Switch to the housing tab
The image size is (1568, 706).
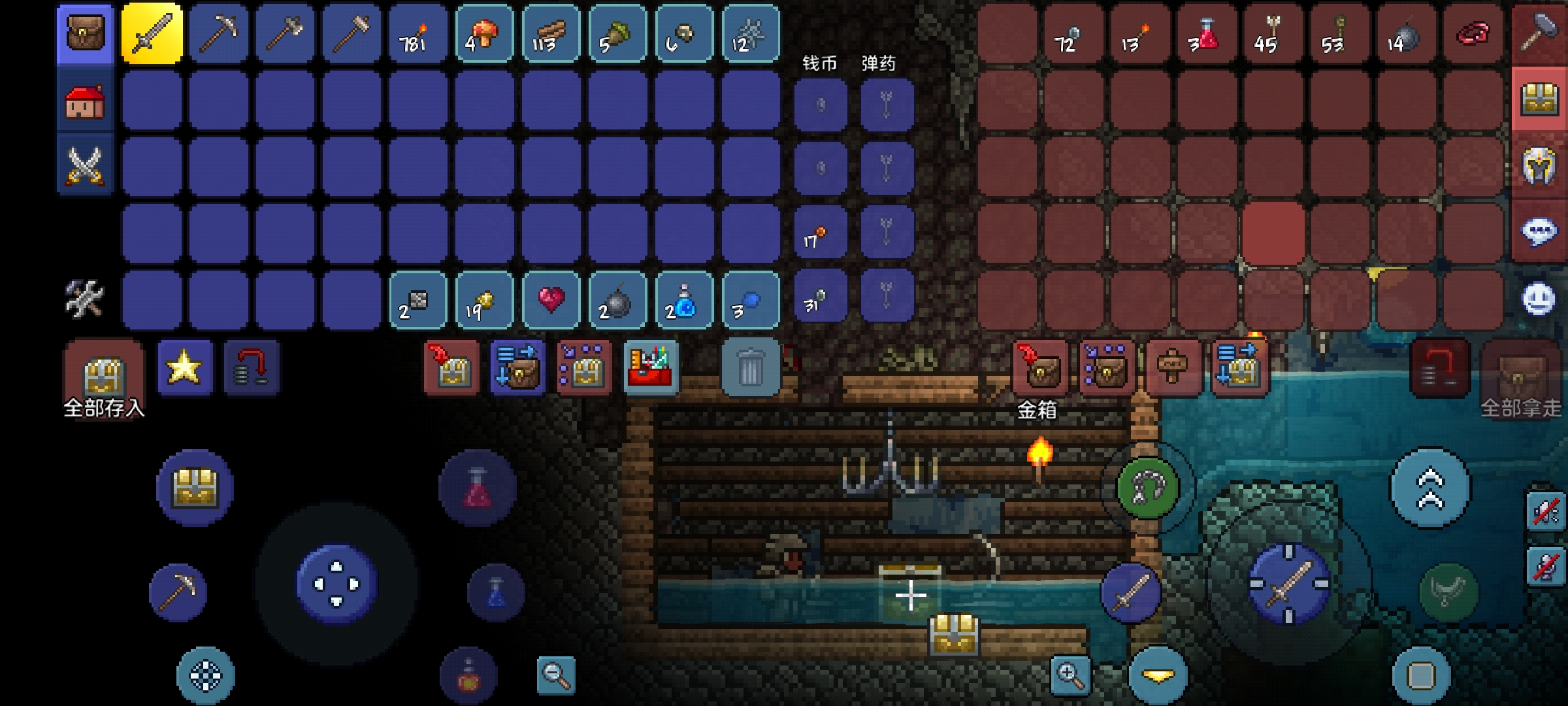[x=85, y=101]
